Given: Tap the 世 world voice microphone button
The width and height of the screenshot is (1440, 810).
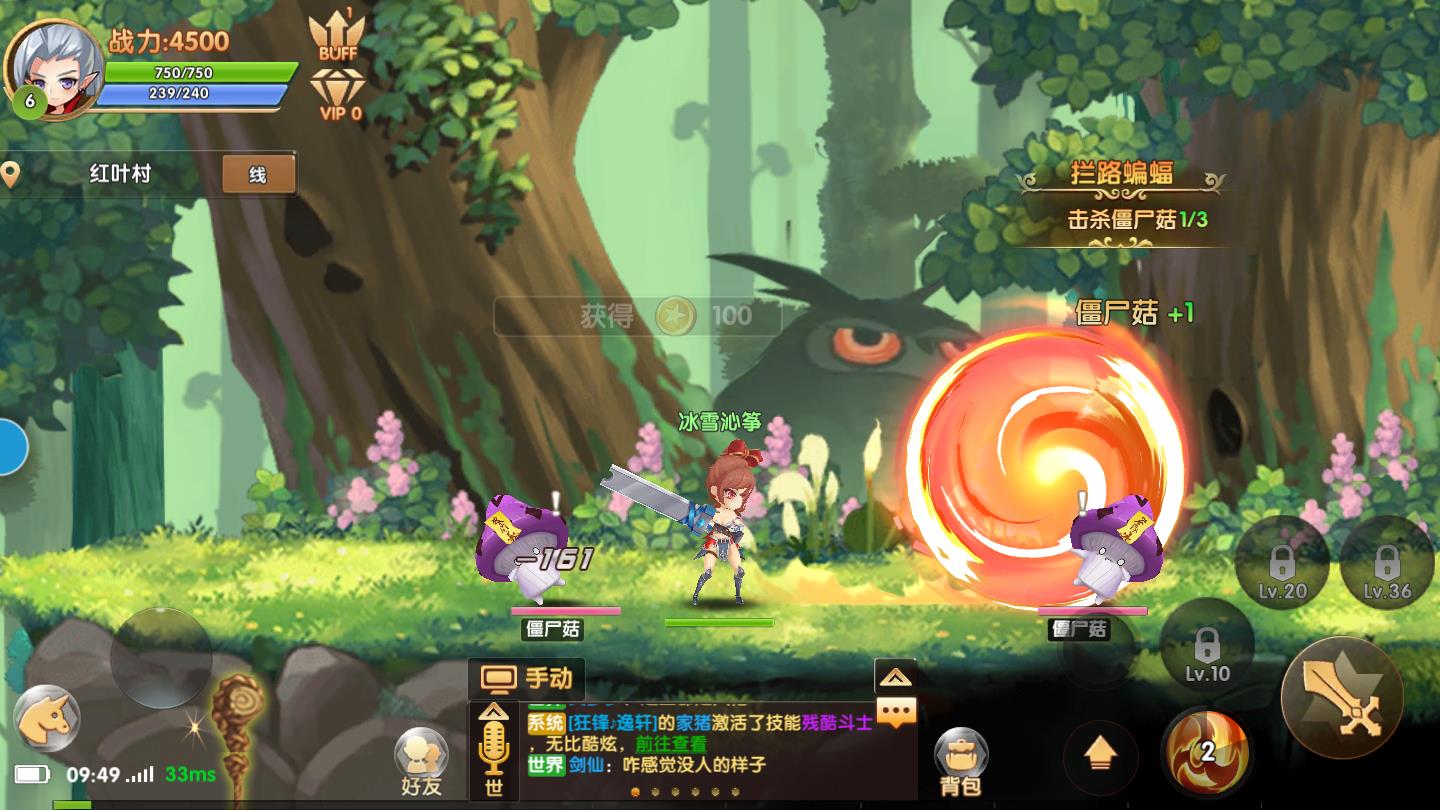Looking at the screenshot, I should [494, 752].
